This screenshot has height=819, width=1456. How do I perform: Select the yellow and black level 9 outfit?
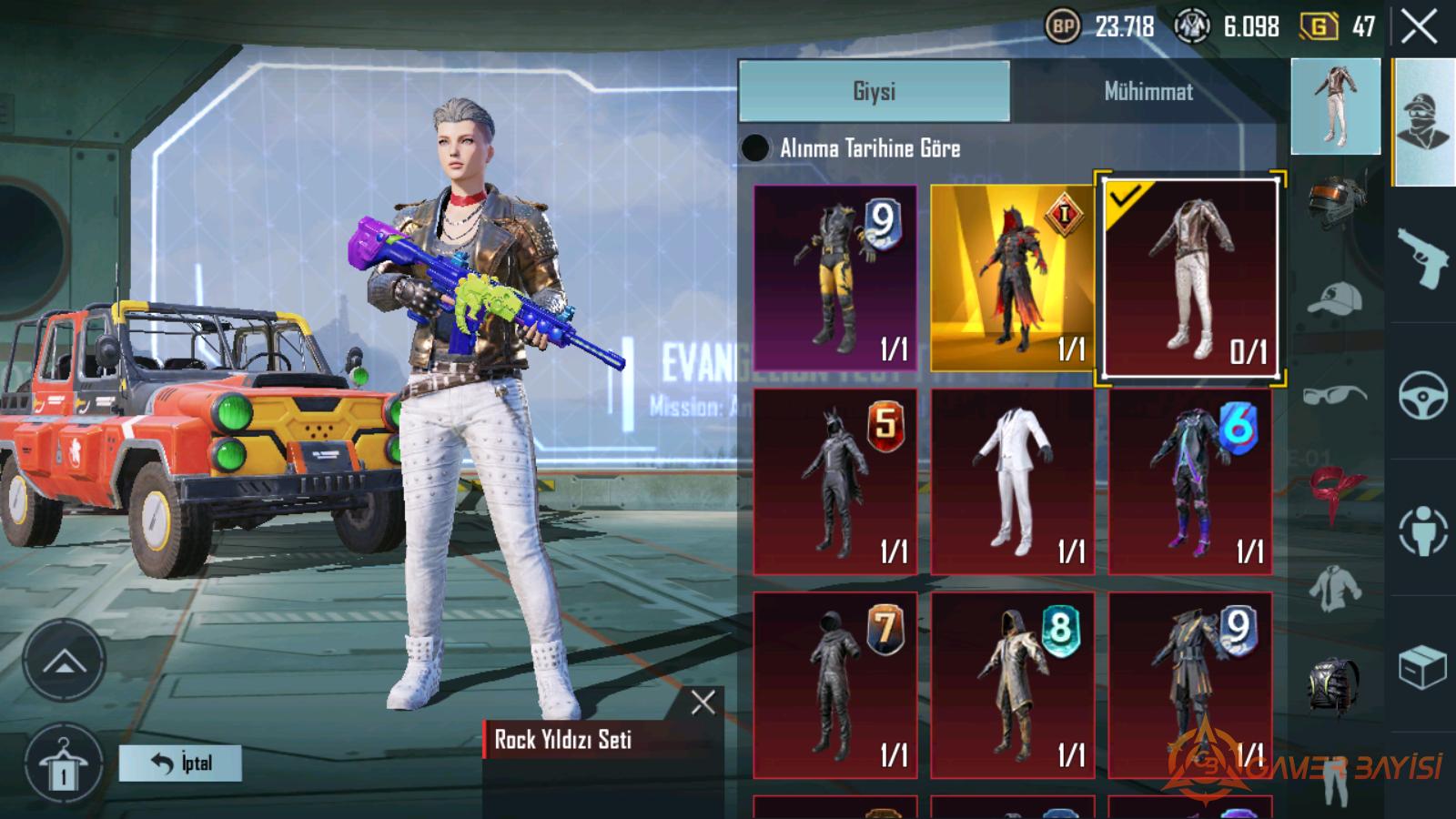[x=835, y=278]
